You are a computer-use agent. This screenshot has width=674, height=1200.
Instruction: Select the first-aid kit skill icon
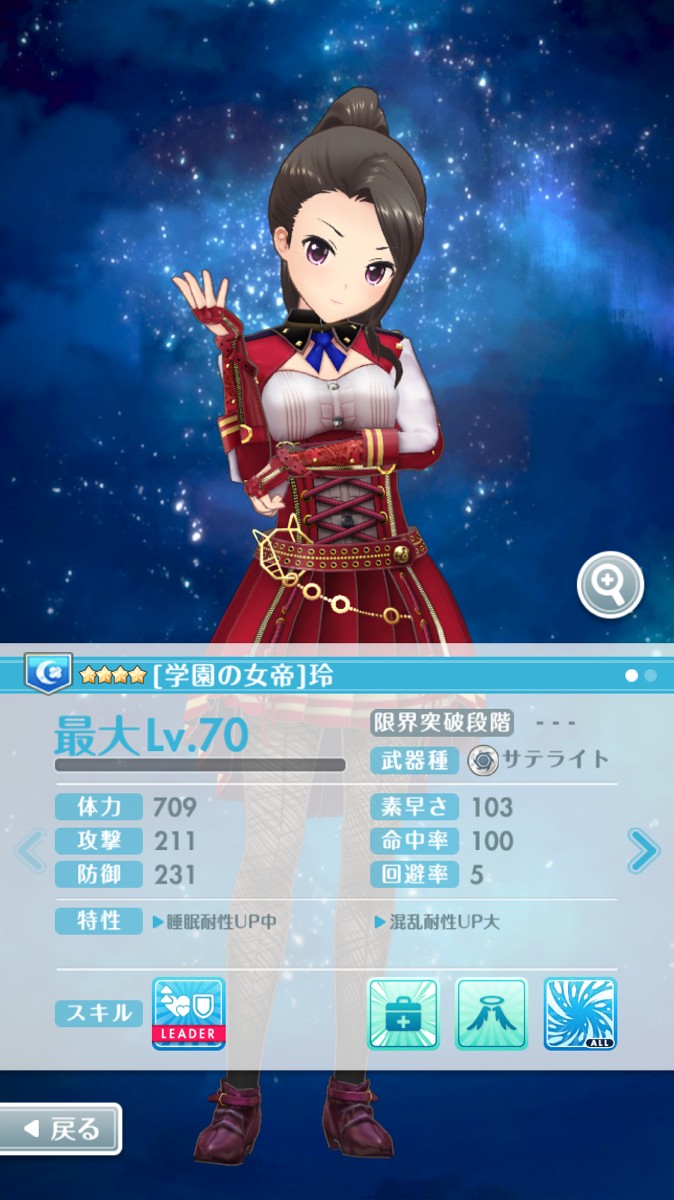[404, 1013]
